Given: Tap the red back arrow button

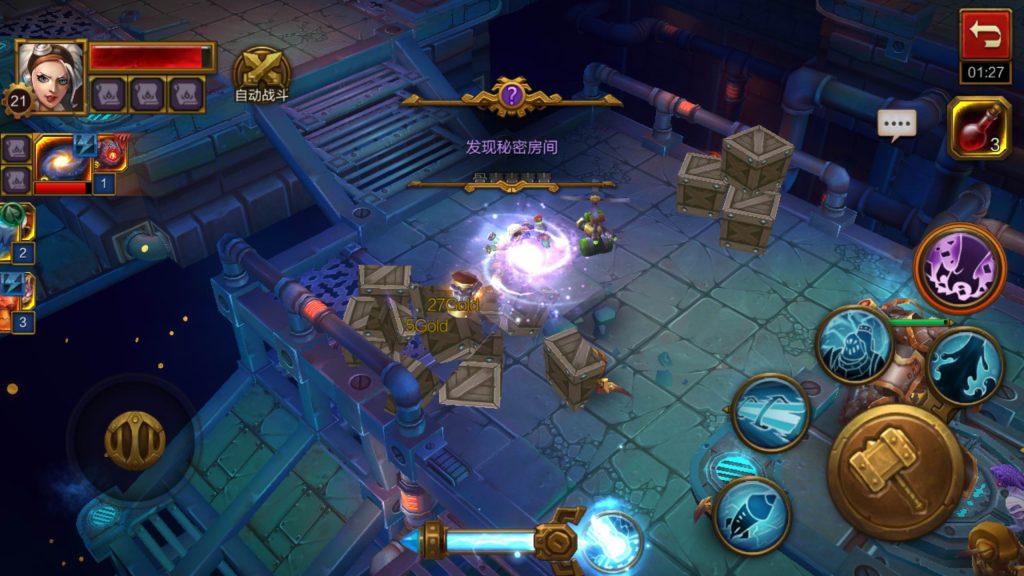Looking at the screenshot, I should tap(984, 36).
